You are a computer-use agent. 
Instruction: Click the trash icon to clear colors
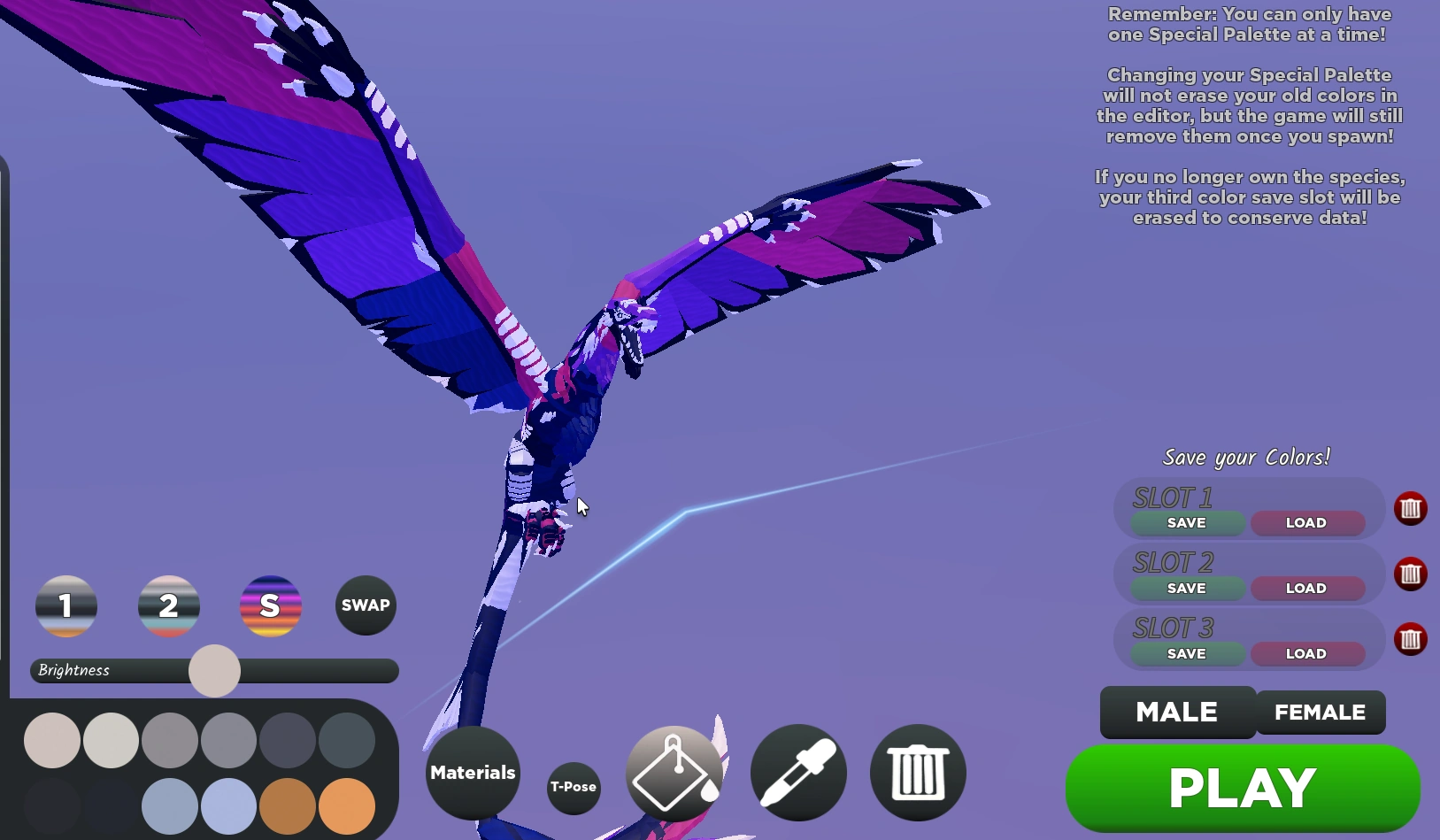tap(917, 771)
